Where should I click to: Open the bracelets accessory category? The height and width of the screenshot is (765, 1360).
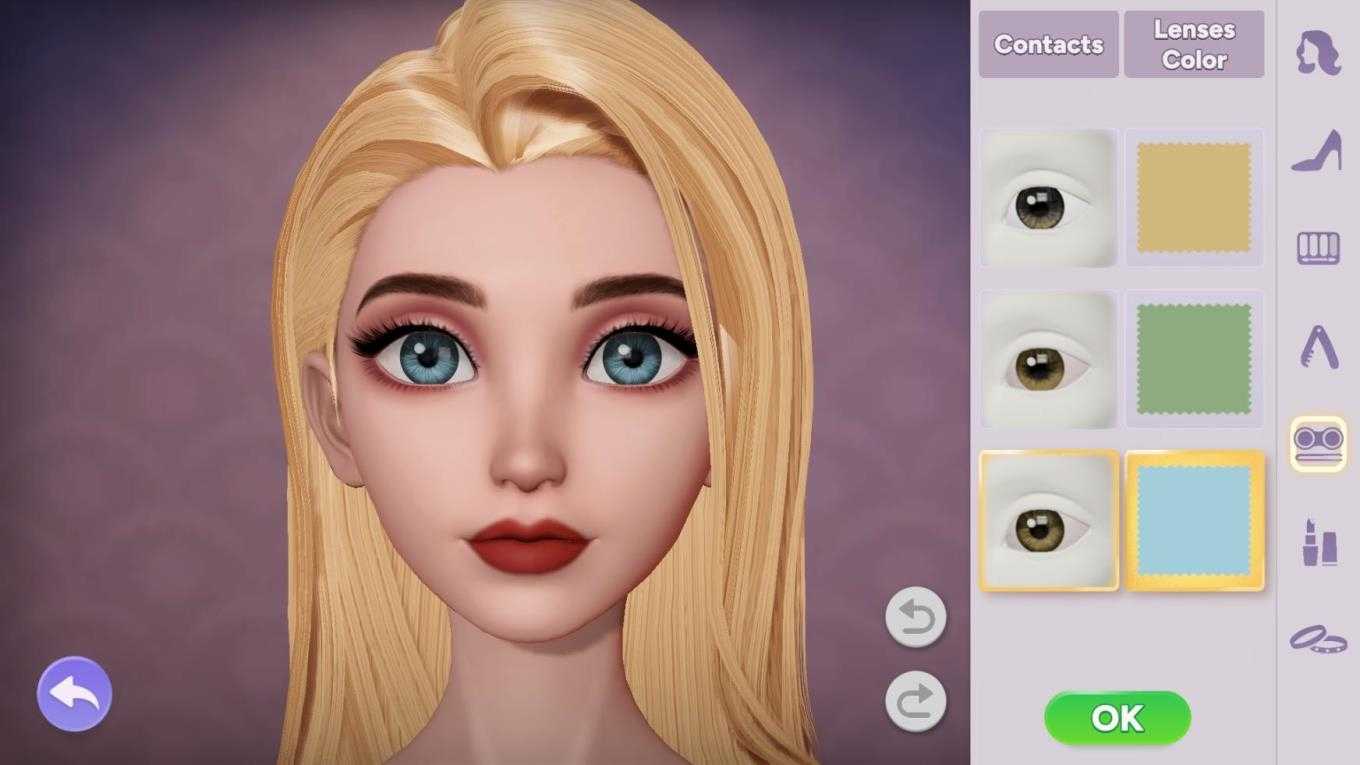(x=1318, y=638)
